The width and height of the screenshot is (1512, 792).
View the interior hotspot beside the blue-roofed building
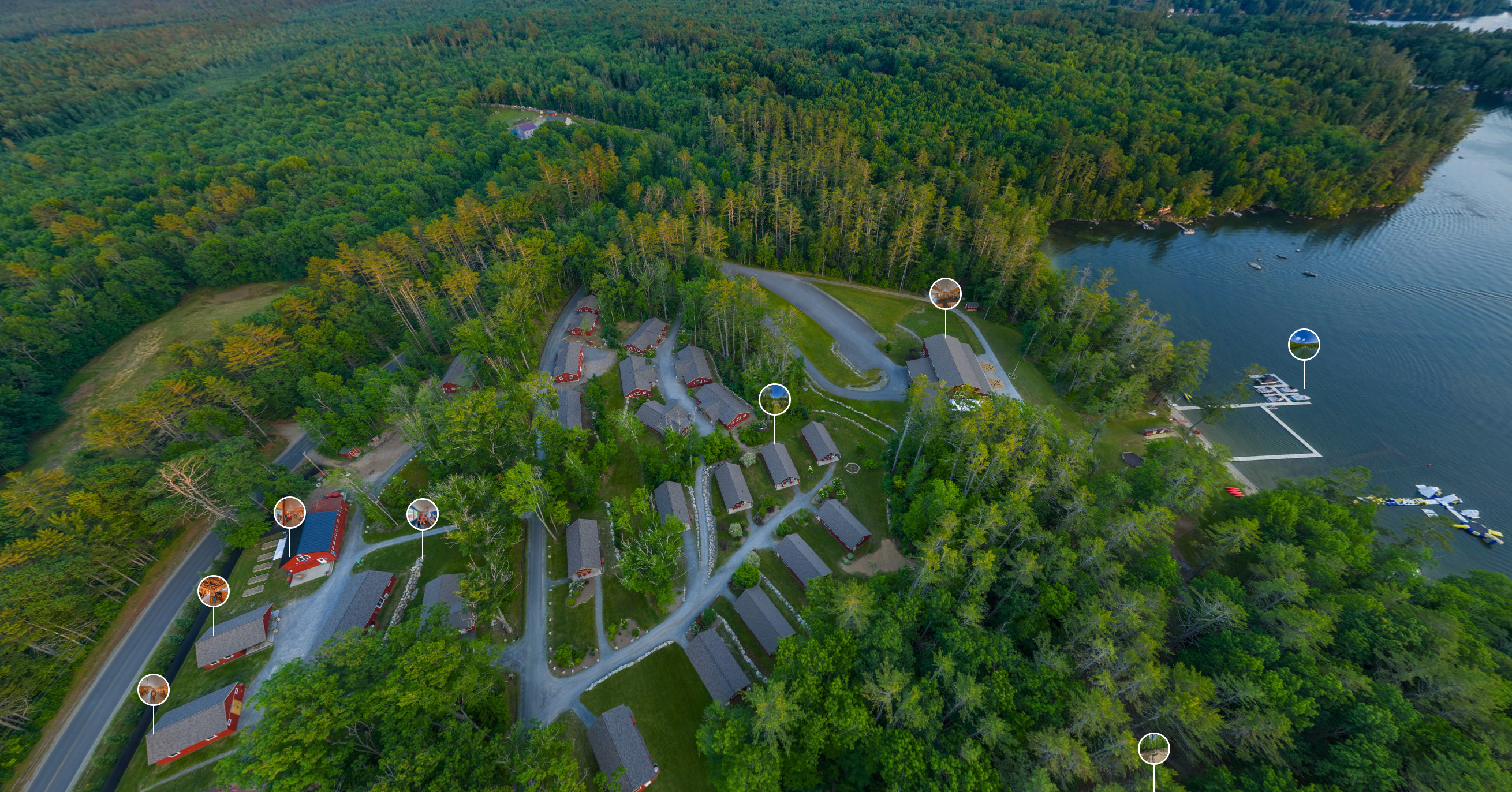pyautogui.click(x=289, y=512)
